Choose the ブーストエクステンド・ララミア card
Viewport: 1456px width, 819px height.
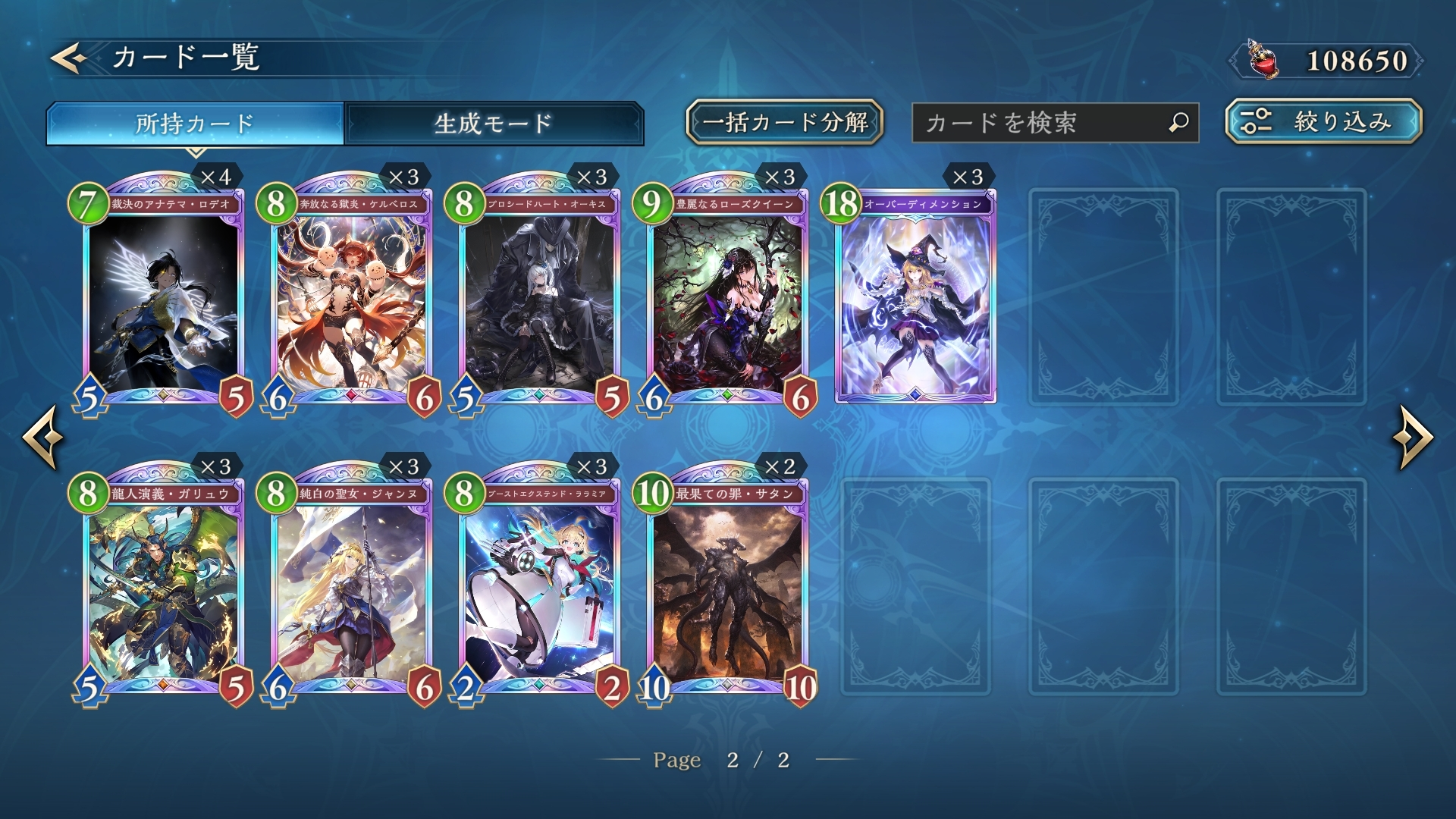pos(539,589)
